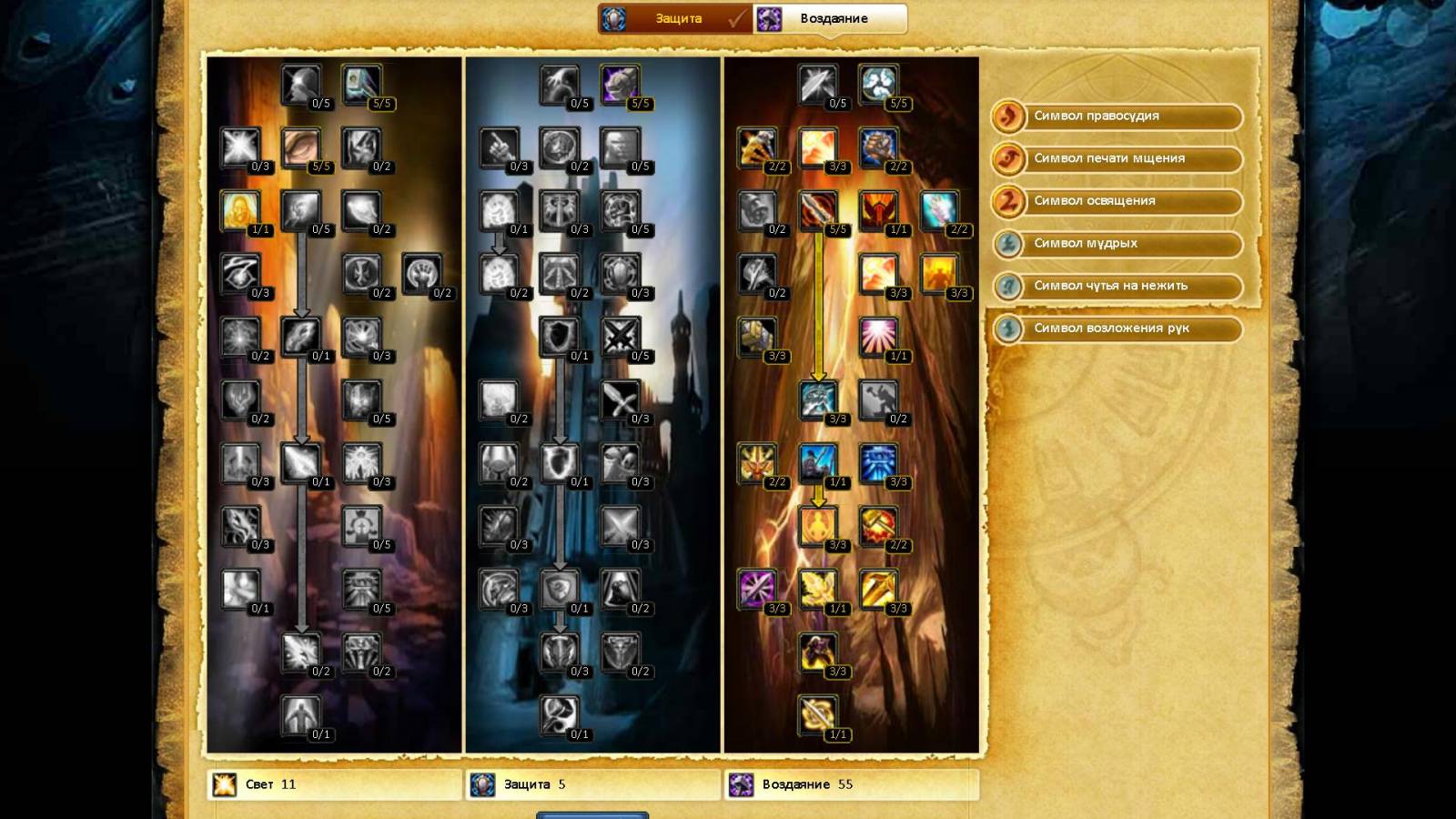The image size is (1456, 819).
Task: Show the Воздаяние 55 tree summary
Action: [851, 784]
